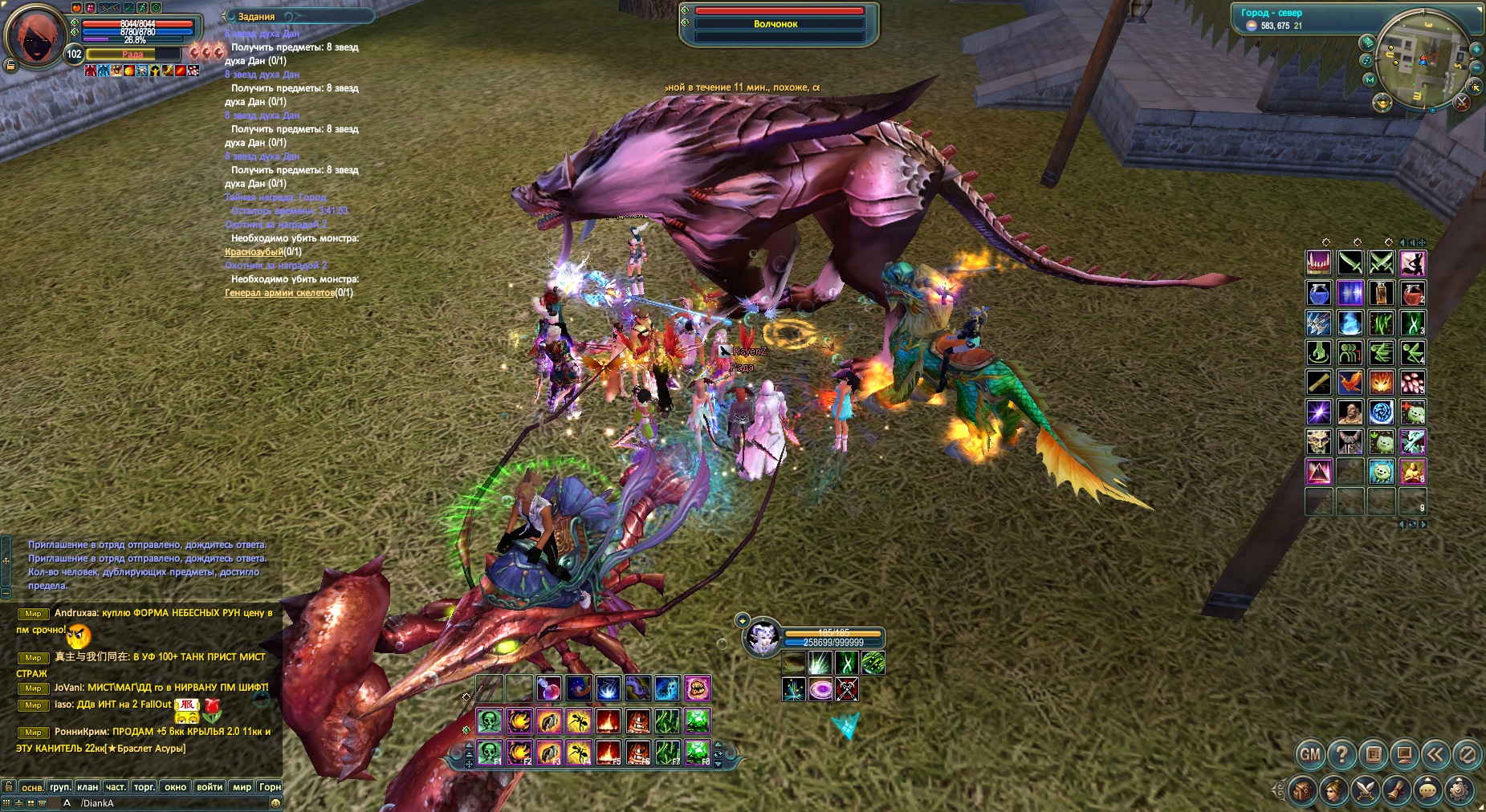Open the gear settings menu
This screenshot has width=1486, height=812.
(1459, 791)
